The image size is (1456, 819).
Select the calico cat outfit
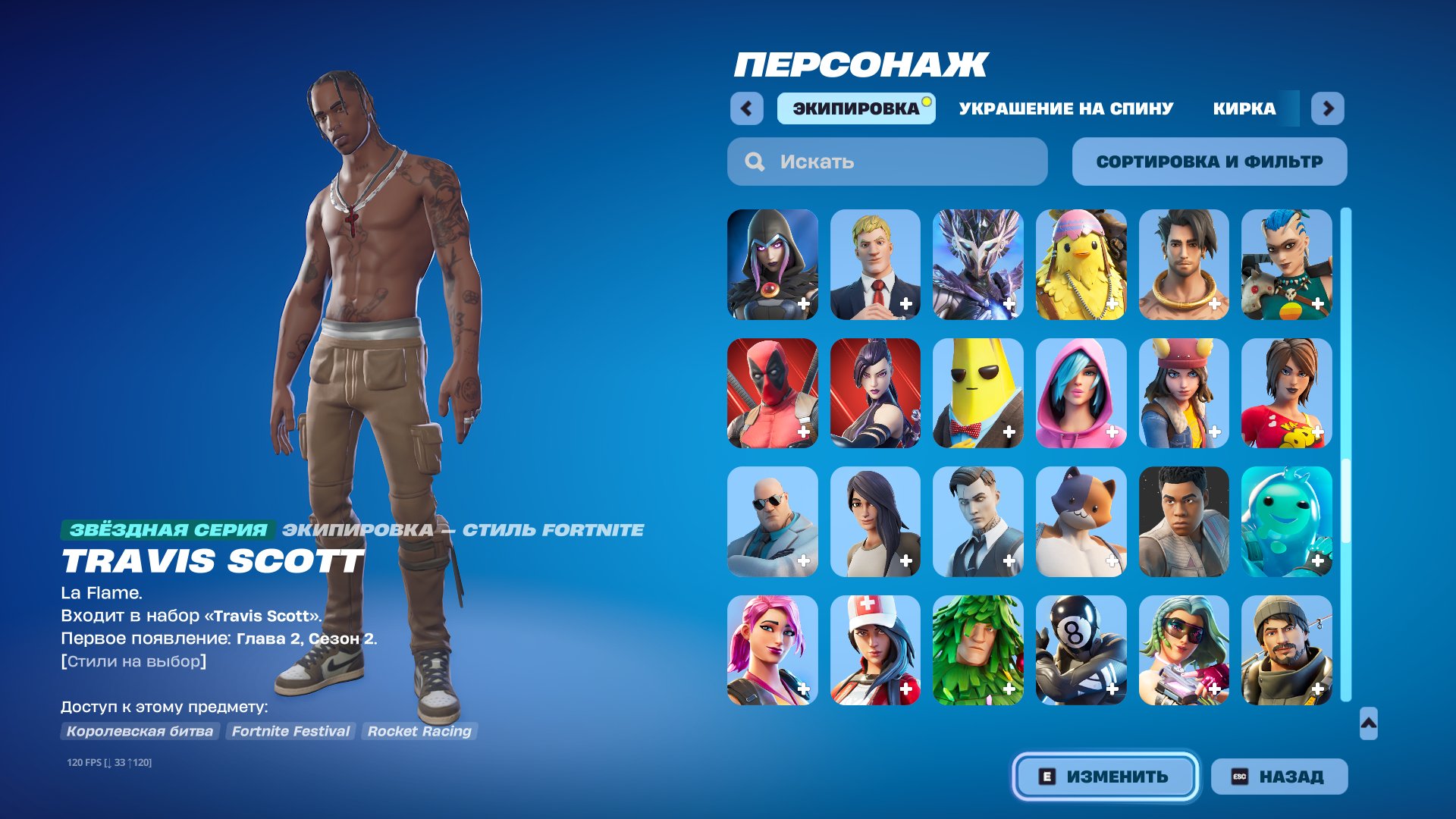tap(1080, 520)
